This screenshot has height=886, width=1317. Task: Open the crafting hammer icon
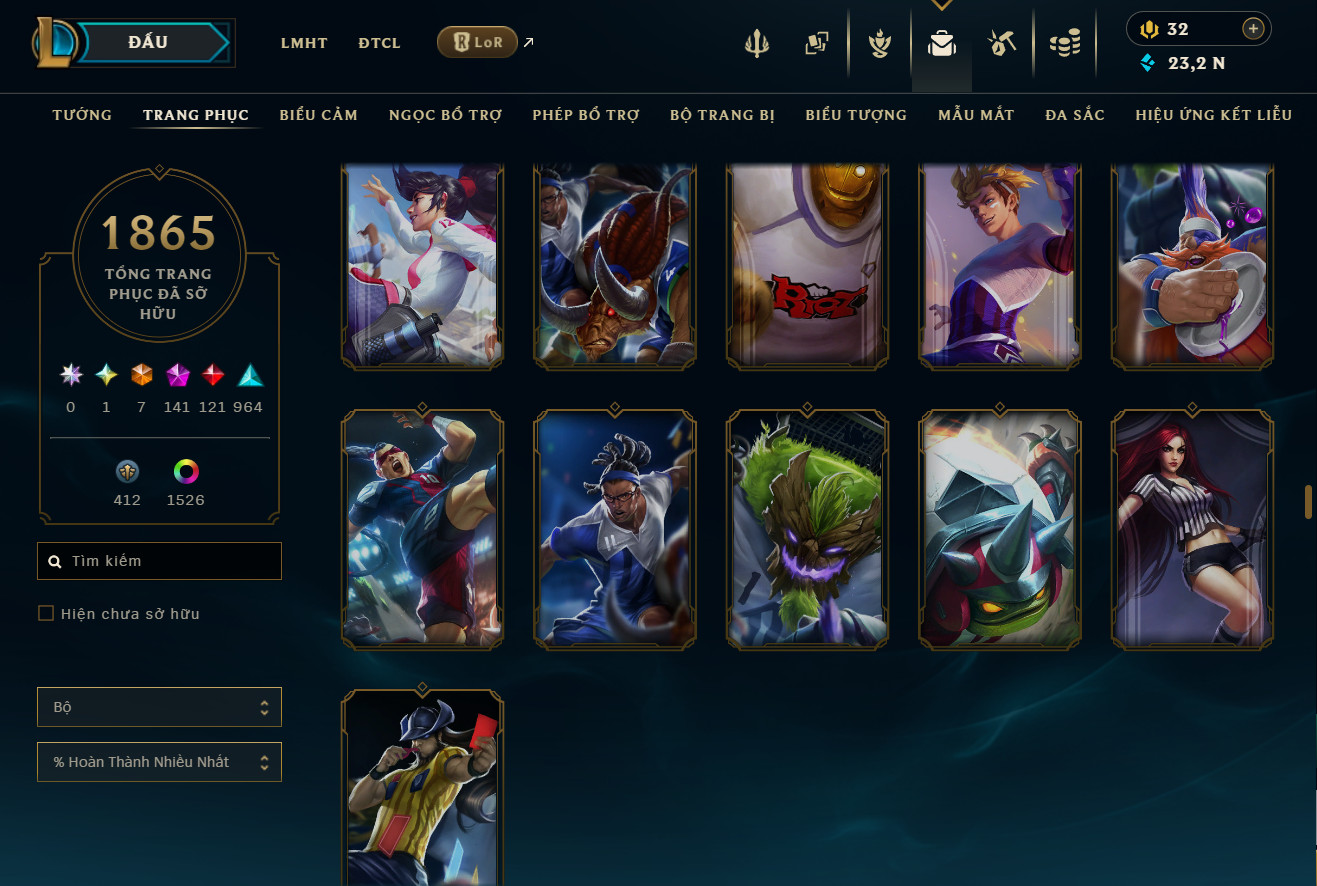[1002, 44]
